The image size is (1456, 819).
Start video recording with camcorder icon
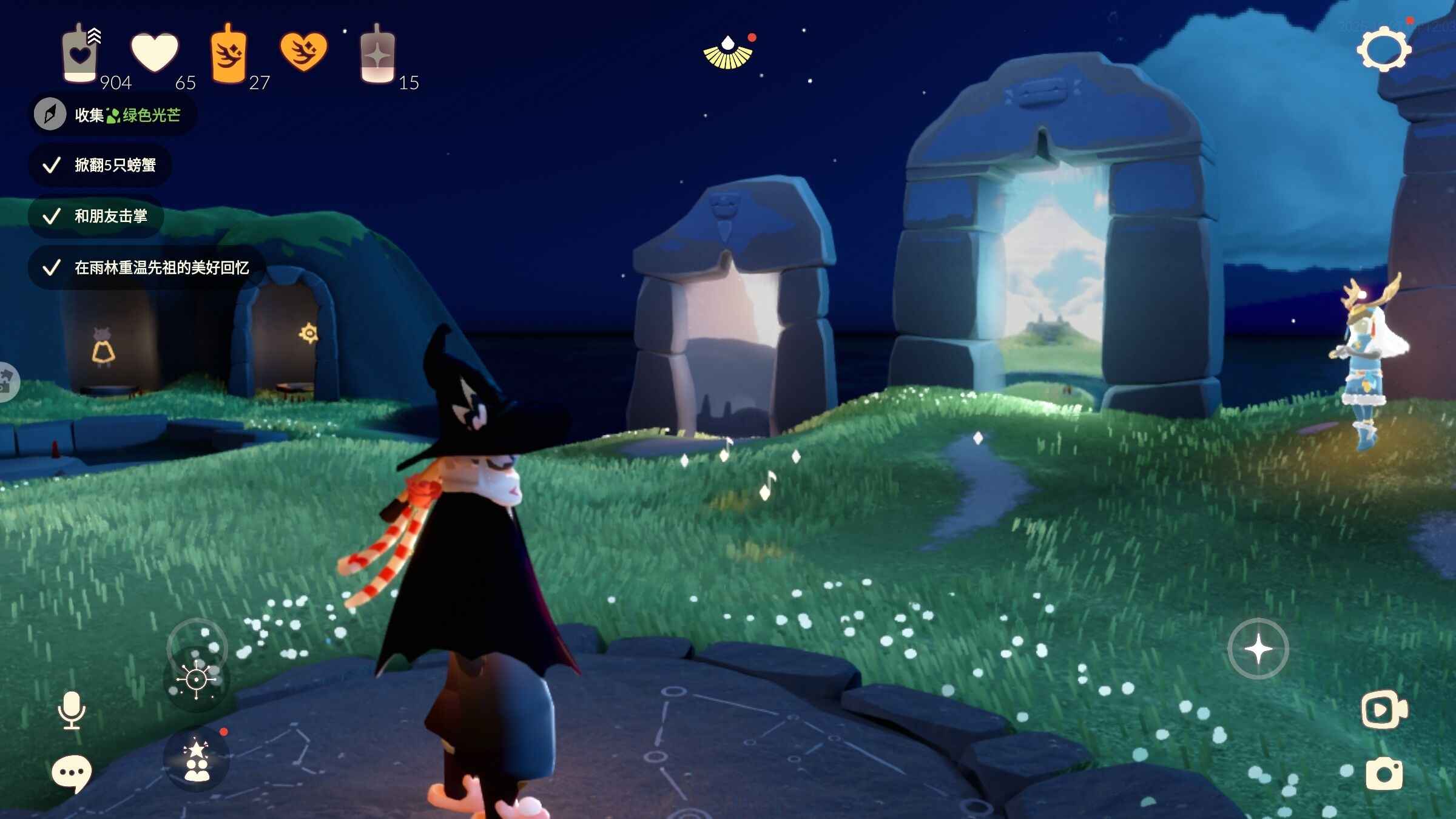1384,709
